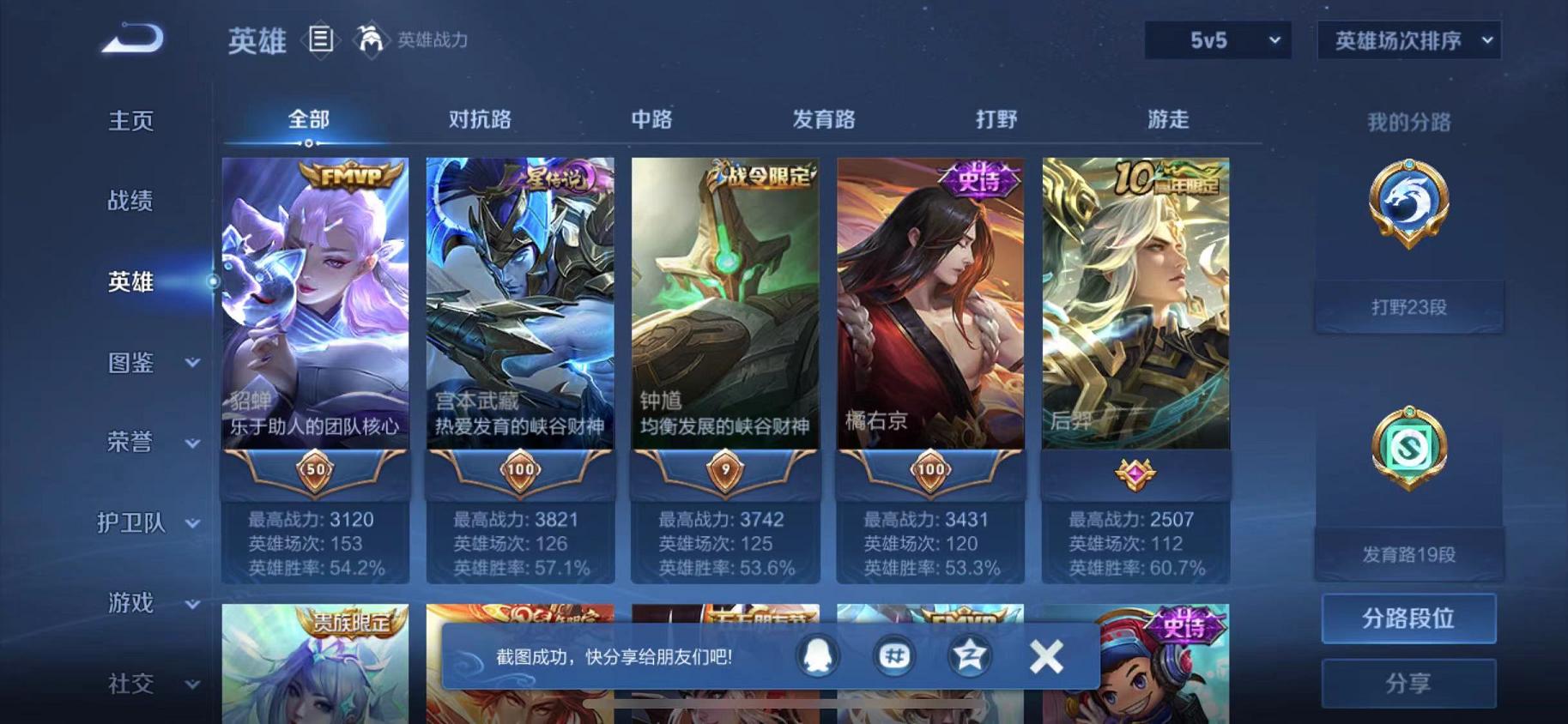This screenshot has height=724, width=1568.
Task: Select 战绩 in the left sidebar
Action: (x=129, y=201)
